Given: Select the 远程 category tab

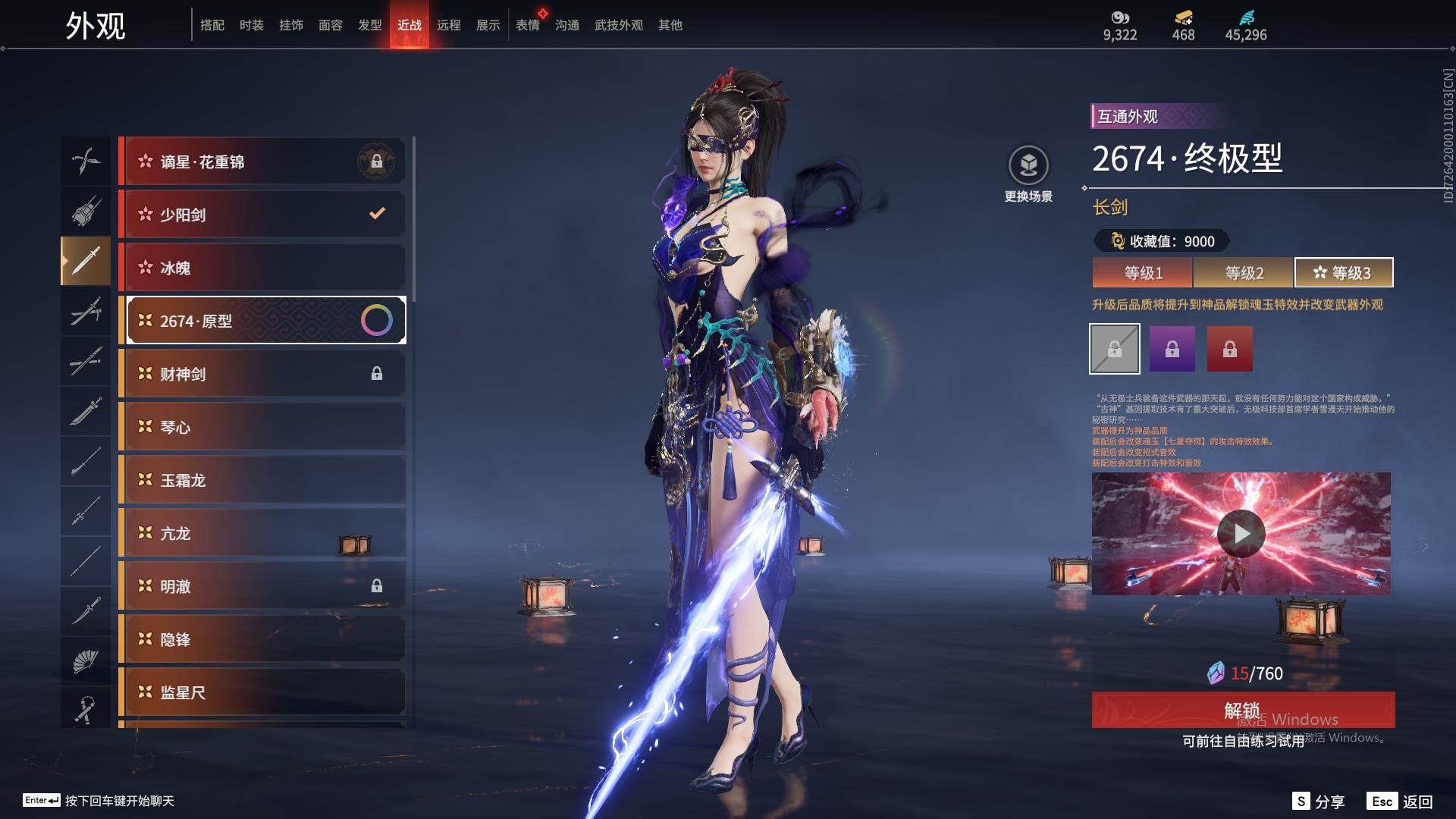Looking at the screenshot, I should coord(448,25).
